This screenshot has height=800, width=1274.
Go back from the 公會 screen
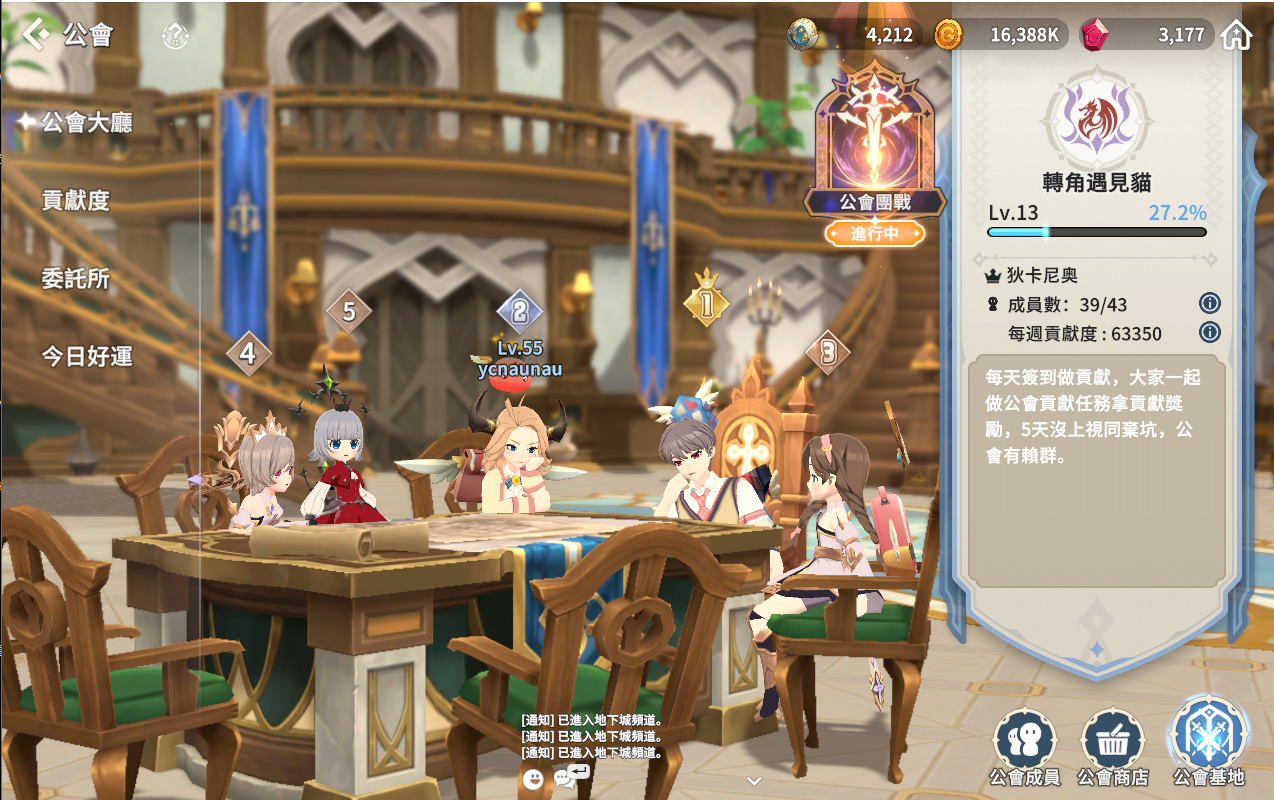(x=37, y=35)
